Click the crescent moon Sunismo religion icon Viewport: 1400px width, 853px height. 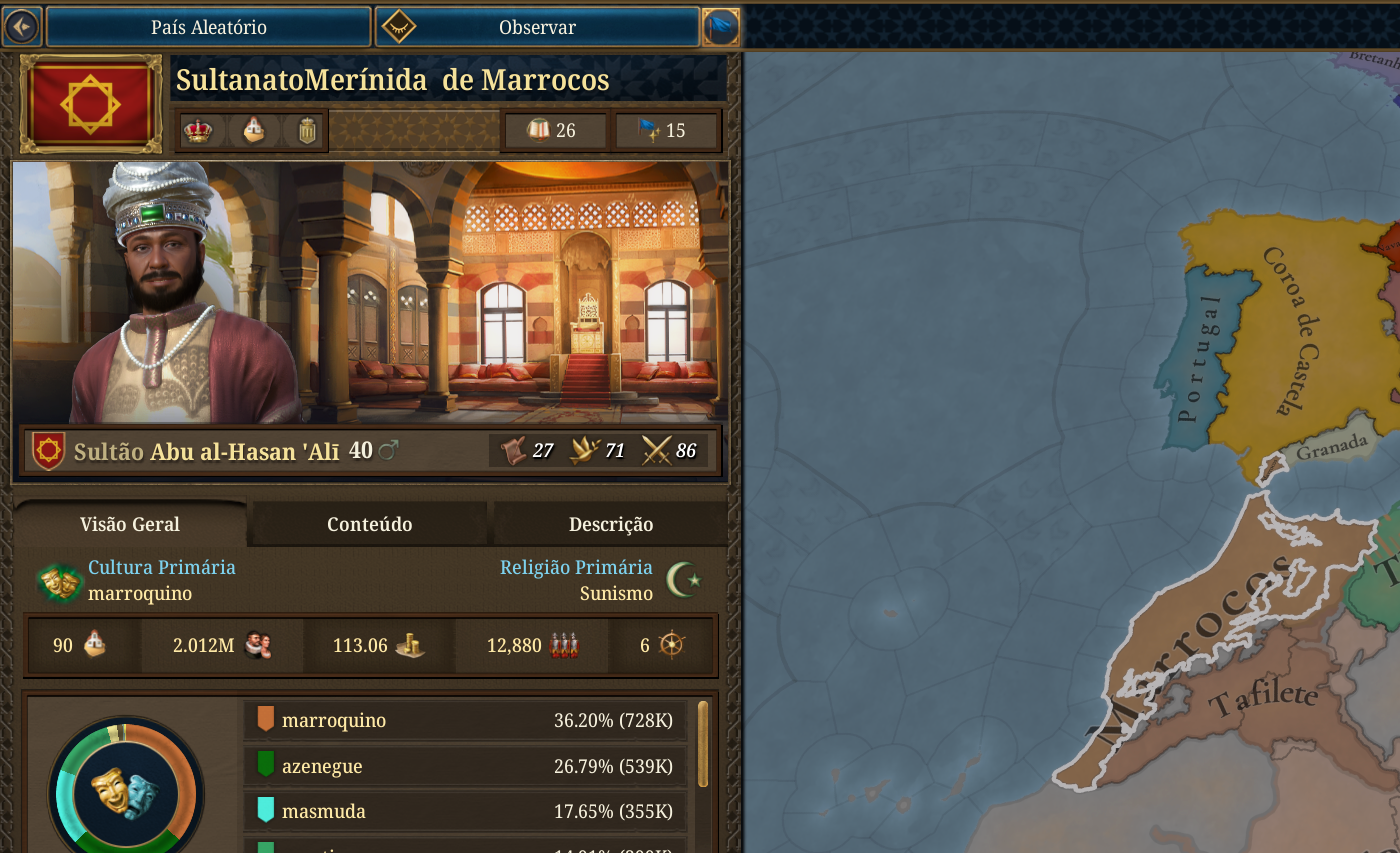(684, 580)
